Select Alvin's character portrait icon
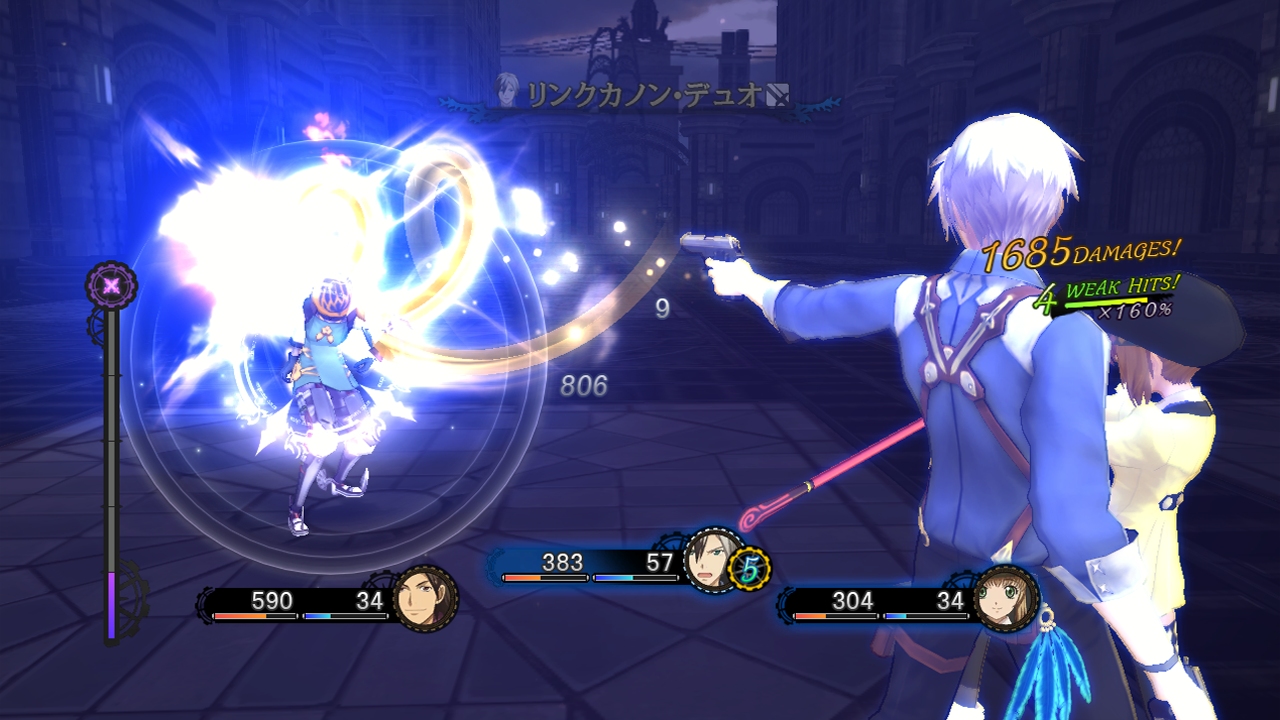1280x720 pixels. (426, 601)
